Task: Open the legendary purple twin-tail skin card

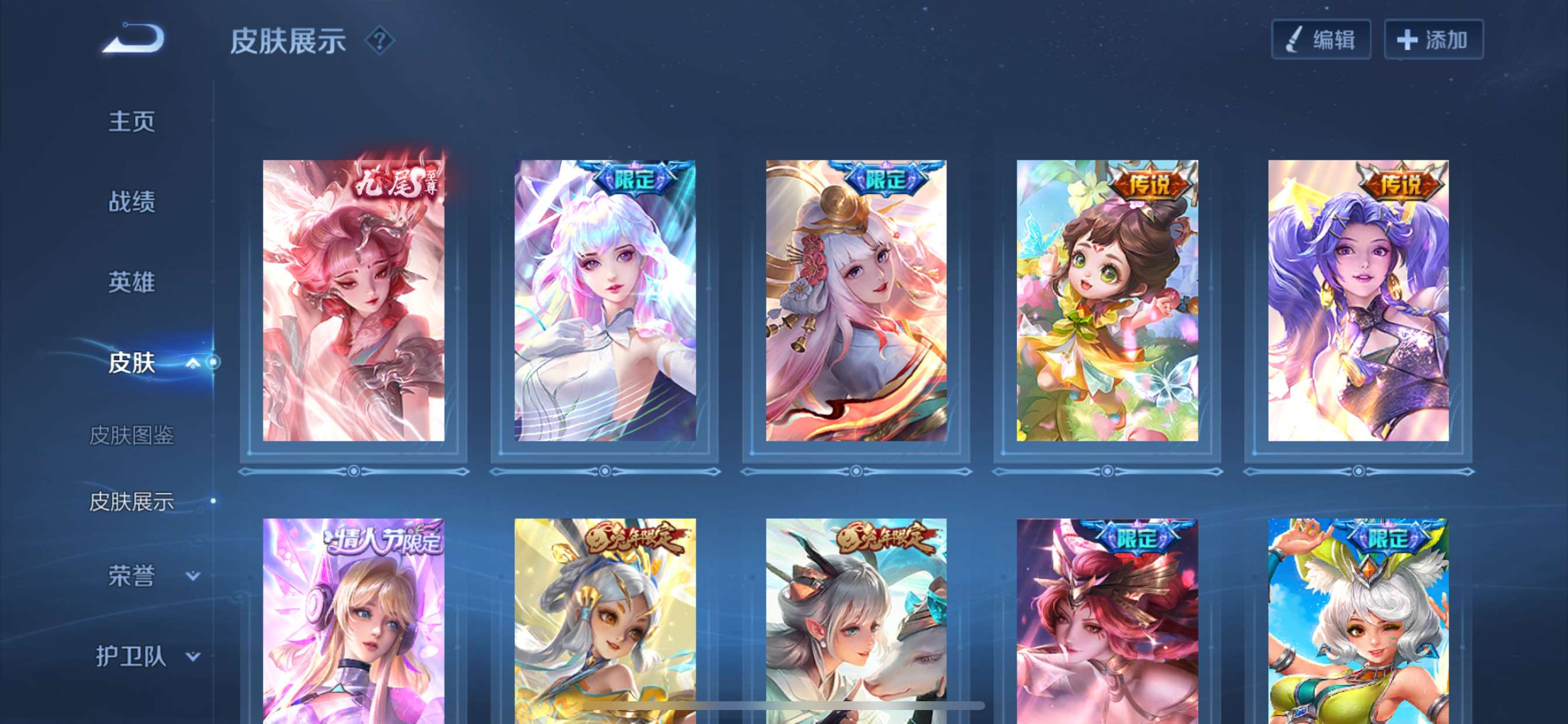Action: (1358, 301)
